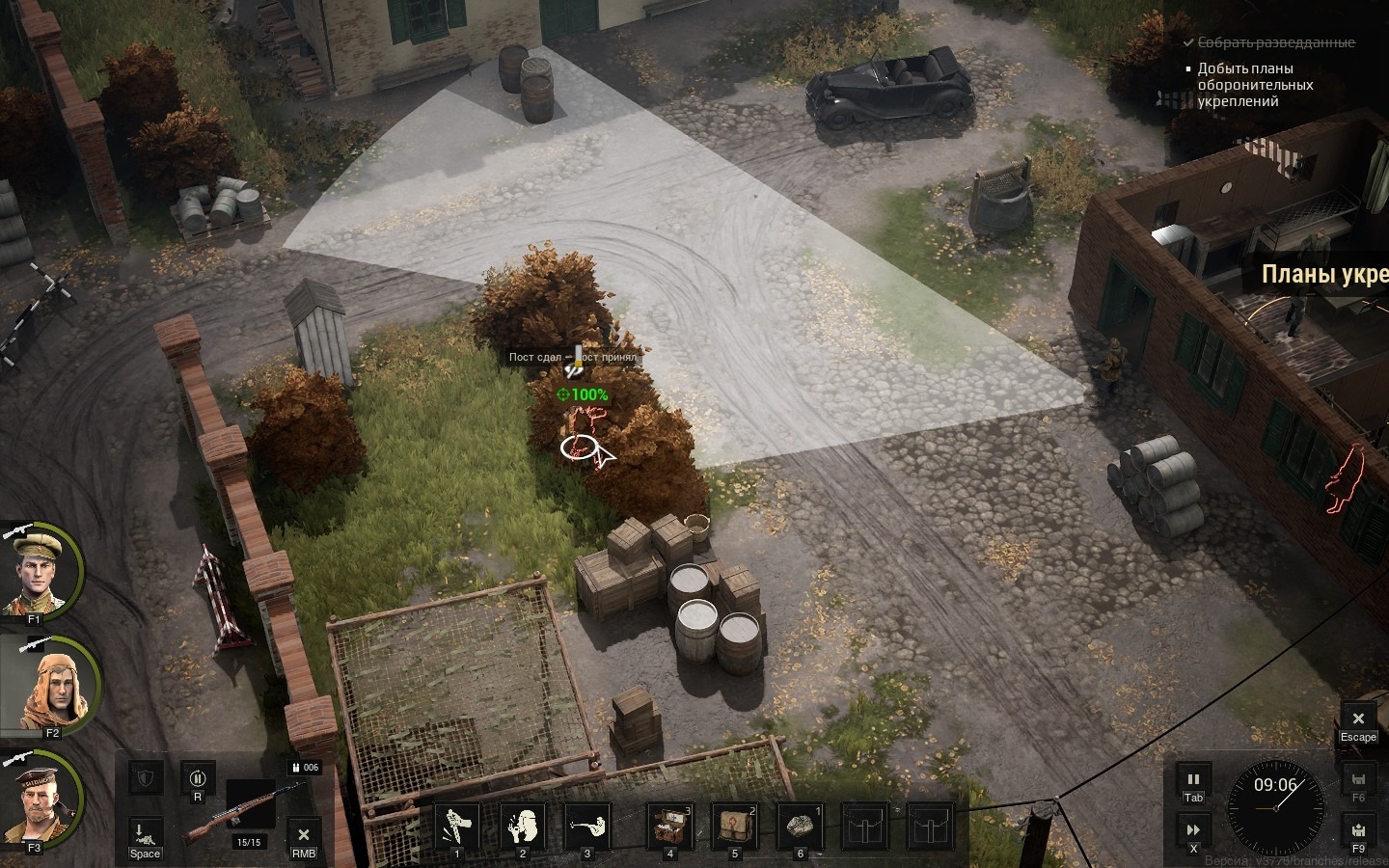The height and width of the screenshot is (868, 1389).
Task: Use the whistle ability
Action: [x=522, y=827]
